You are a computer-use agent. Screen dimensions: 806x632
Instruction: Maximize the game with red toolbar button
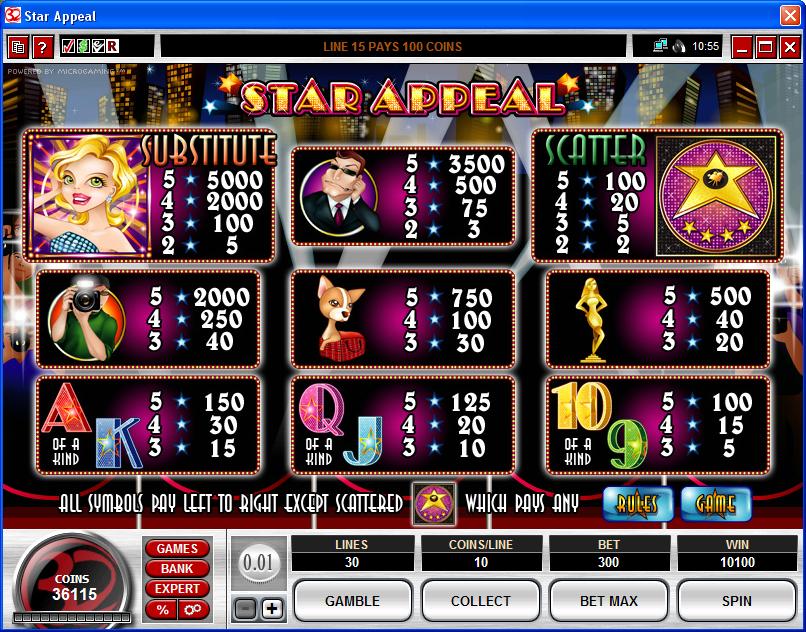(766, 46)
